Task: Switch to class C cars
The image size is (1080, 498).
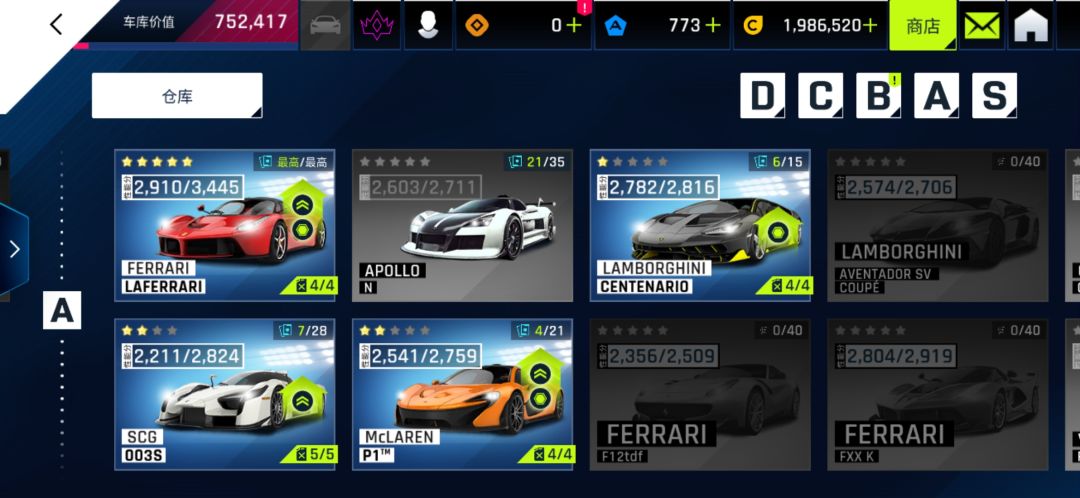Action: click(x=820, y=96)
